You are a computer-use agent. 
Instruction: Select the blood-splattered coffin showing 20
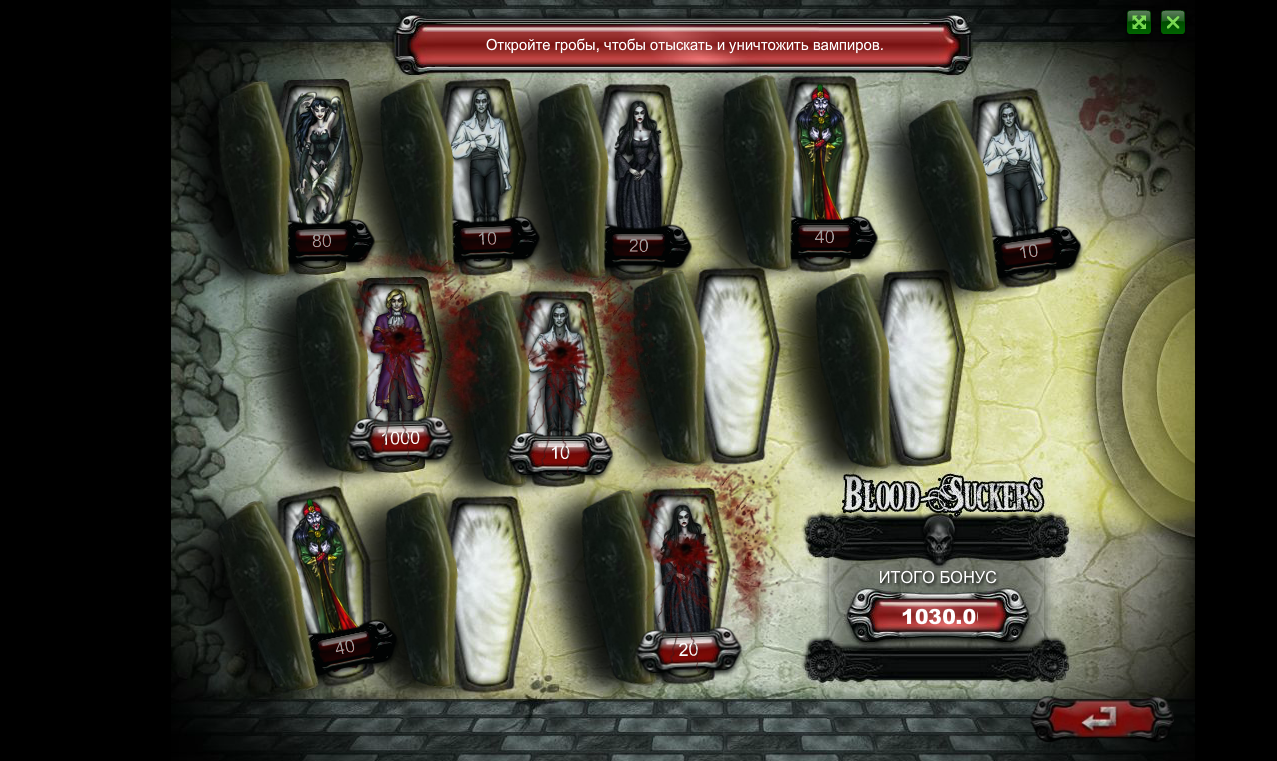(686, 570)
